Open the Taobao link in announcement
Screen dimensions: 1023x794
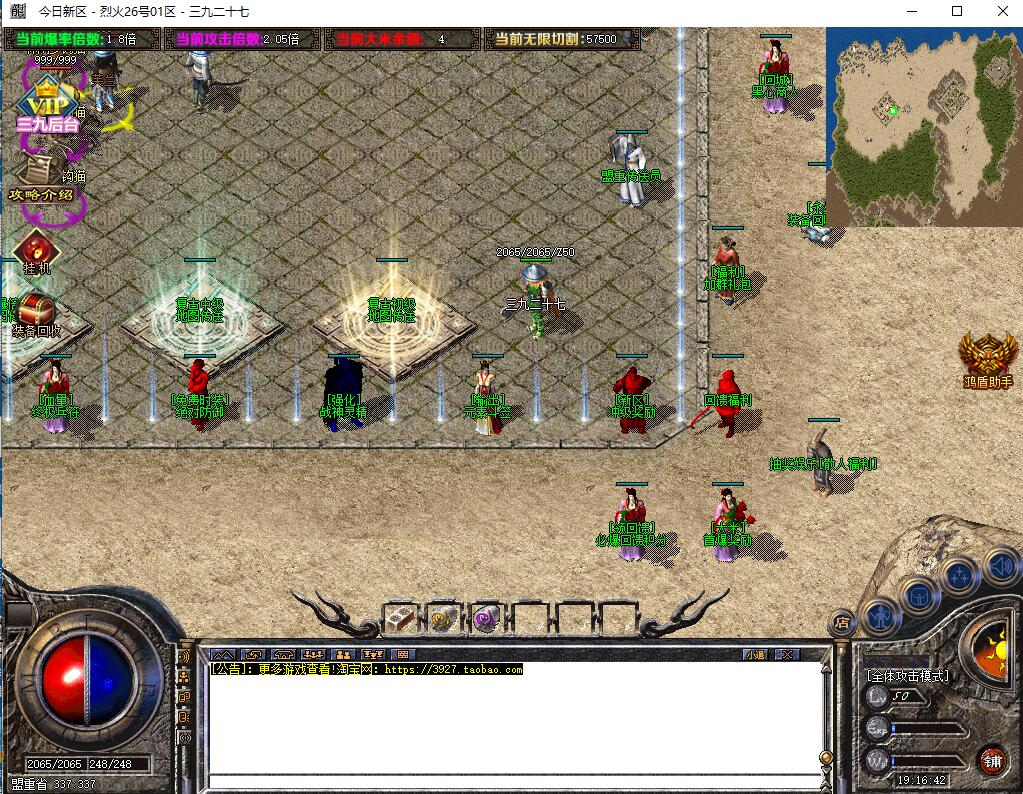pyautogui.click(x=453, y=669)
